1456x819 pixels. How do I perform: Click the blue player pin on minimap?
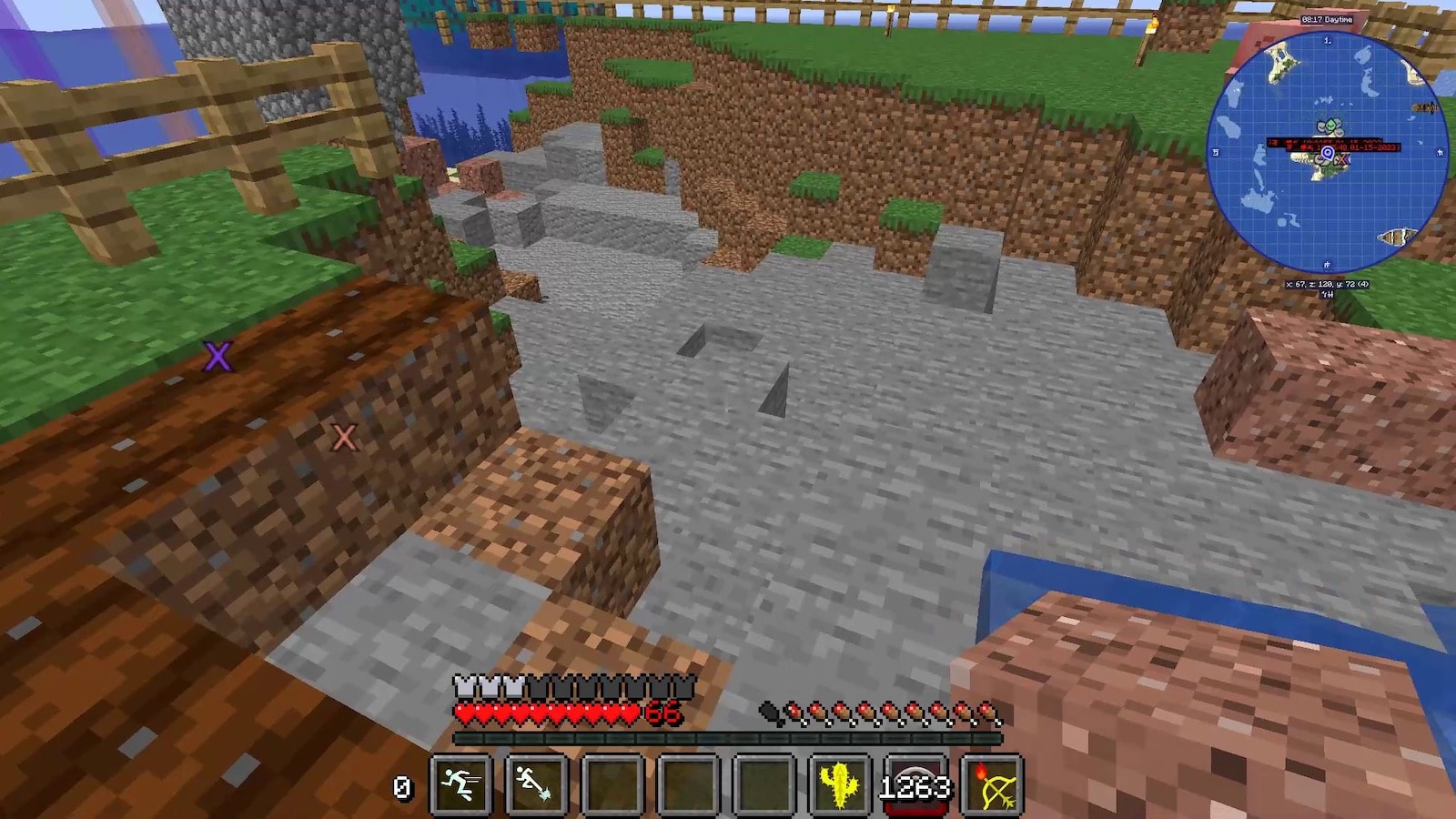coord(1328,153)
